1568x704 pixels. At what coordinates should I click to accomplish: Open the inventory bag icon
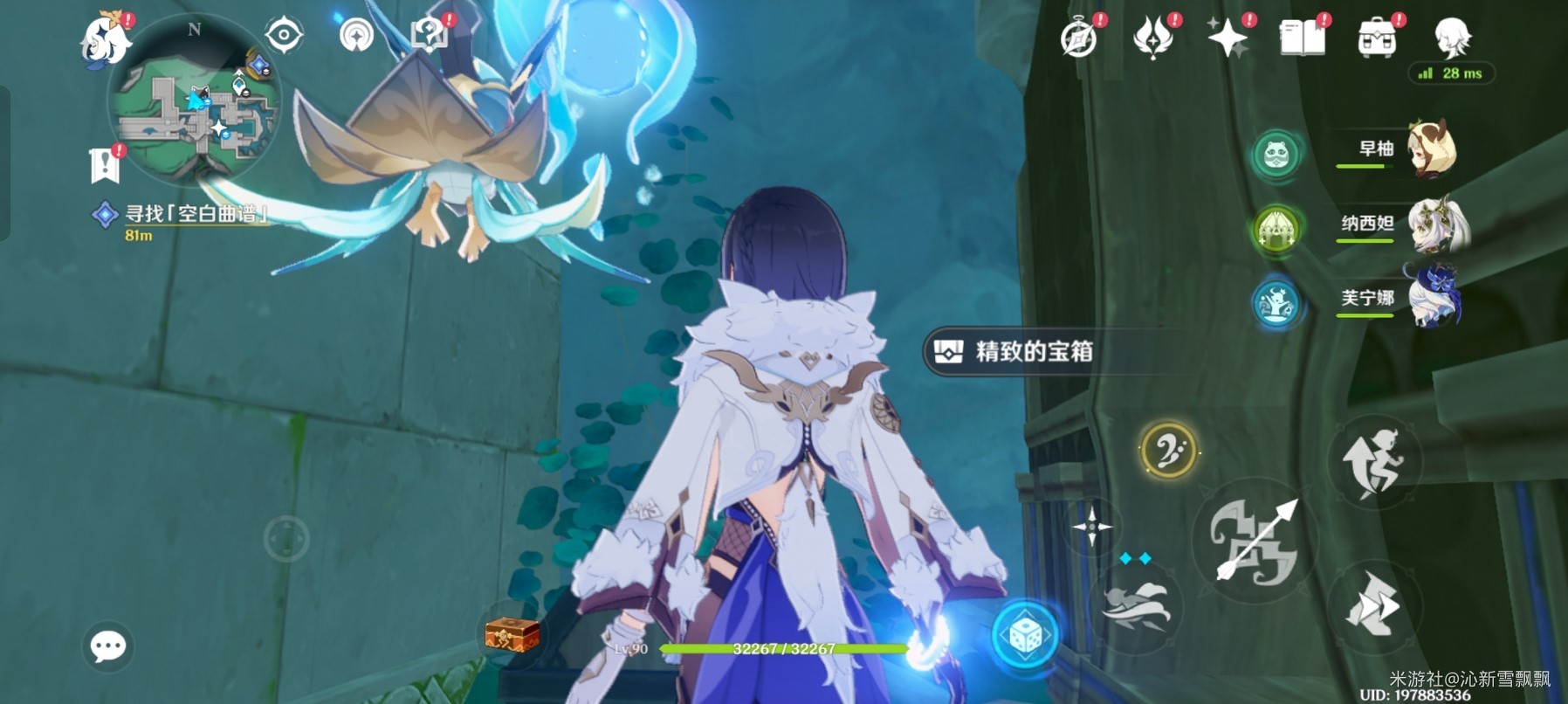(1377, 38)
